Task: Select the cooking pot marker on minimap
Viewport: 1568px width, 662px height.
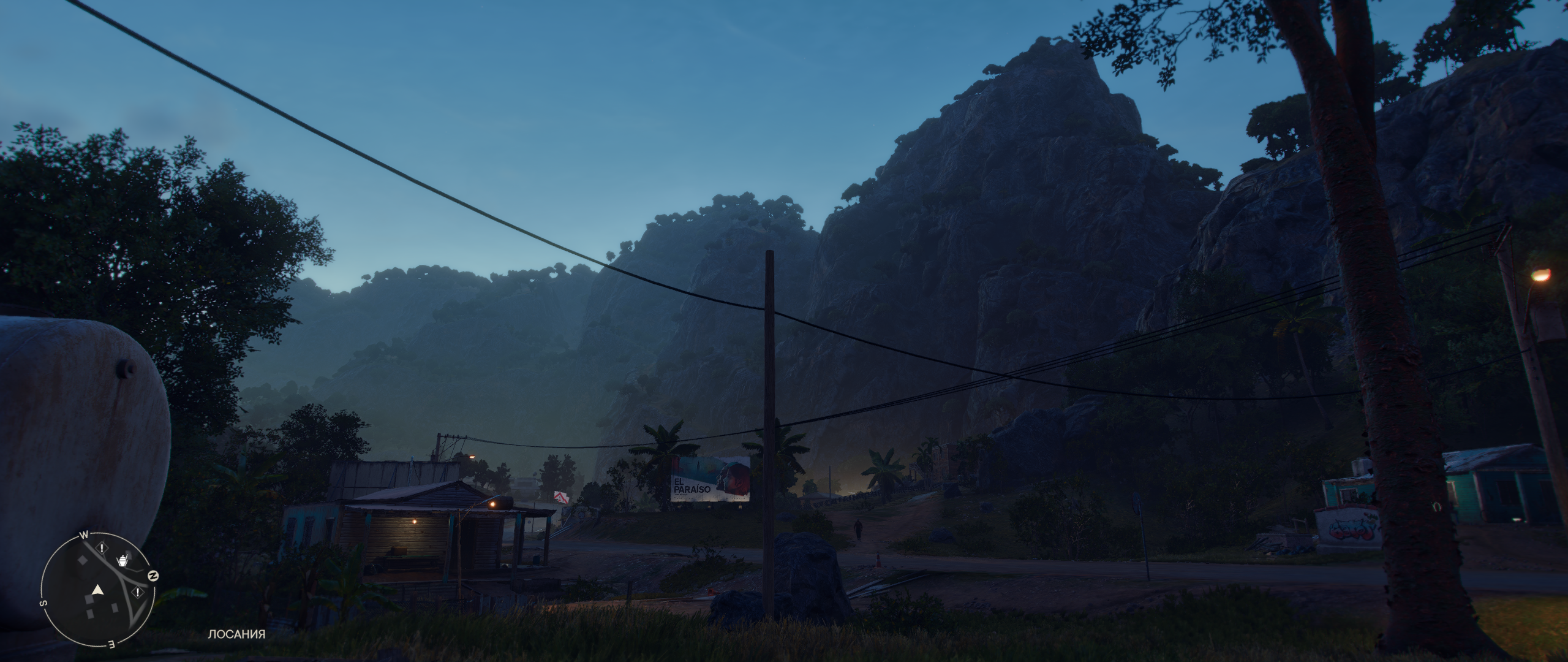Action: [x=123, y=560]
